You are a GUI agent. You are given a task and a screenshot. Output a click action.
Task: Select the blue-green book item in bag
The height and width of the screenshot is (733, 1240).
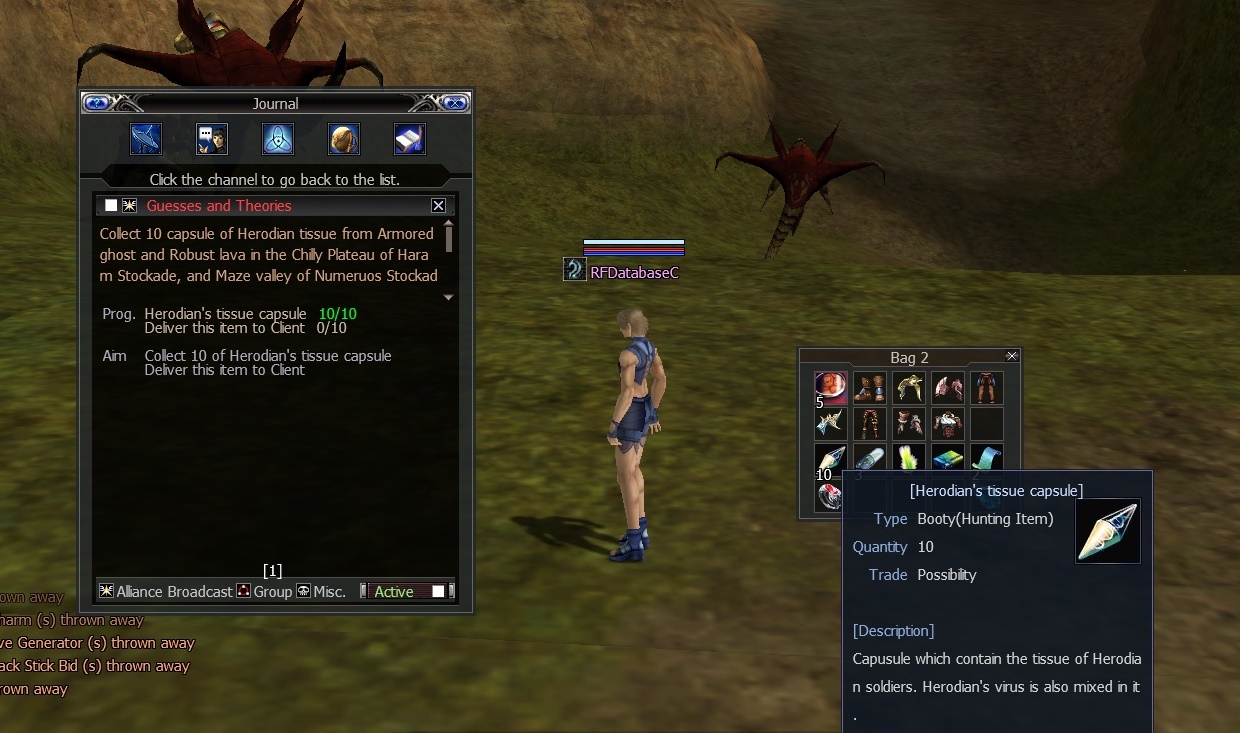(x=948, y=459)
